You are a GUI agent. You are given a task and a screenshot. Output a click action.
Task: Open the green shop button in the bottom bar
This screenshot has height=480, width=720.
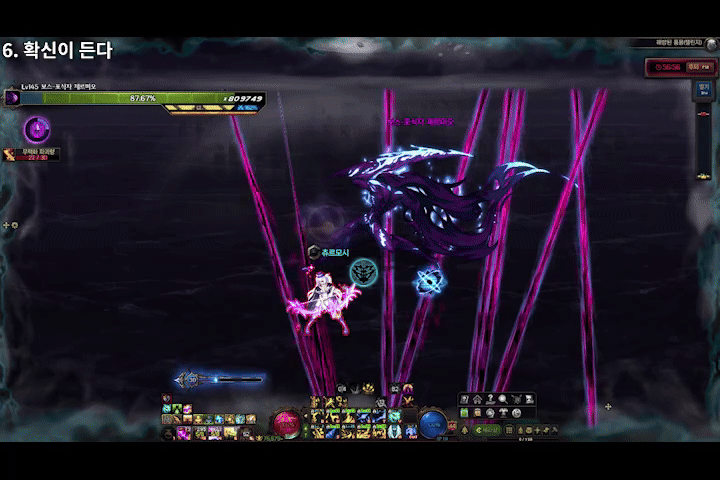486,430
